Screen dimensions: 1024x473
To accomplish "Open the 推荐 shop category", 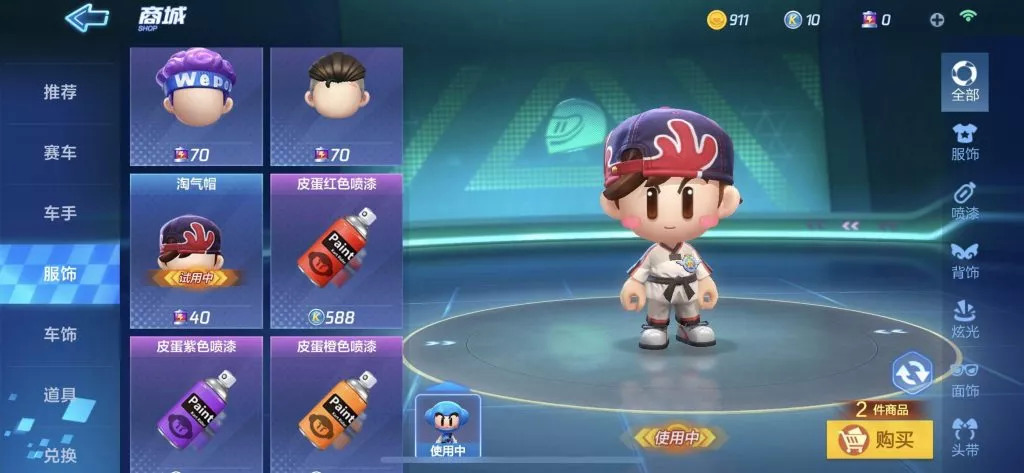I will (60, 92).
